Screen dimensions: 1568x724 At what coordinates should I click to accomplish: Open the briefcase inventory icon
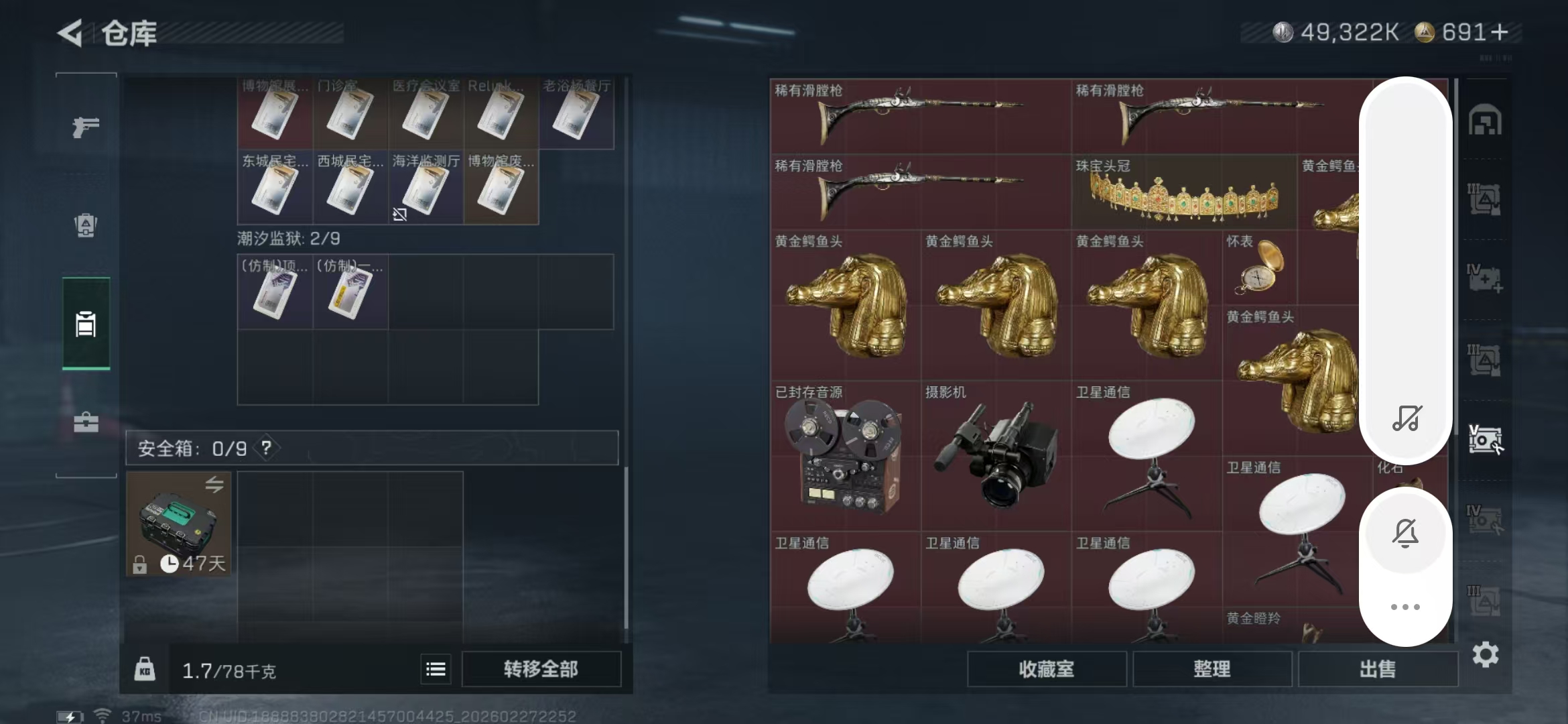85,422
